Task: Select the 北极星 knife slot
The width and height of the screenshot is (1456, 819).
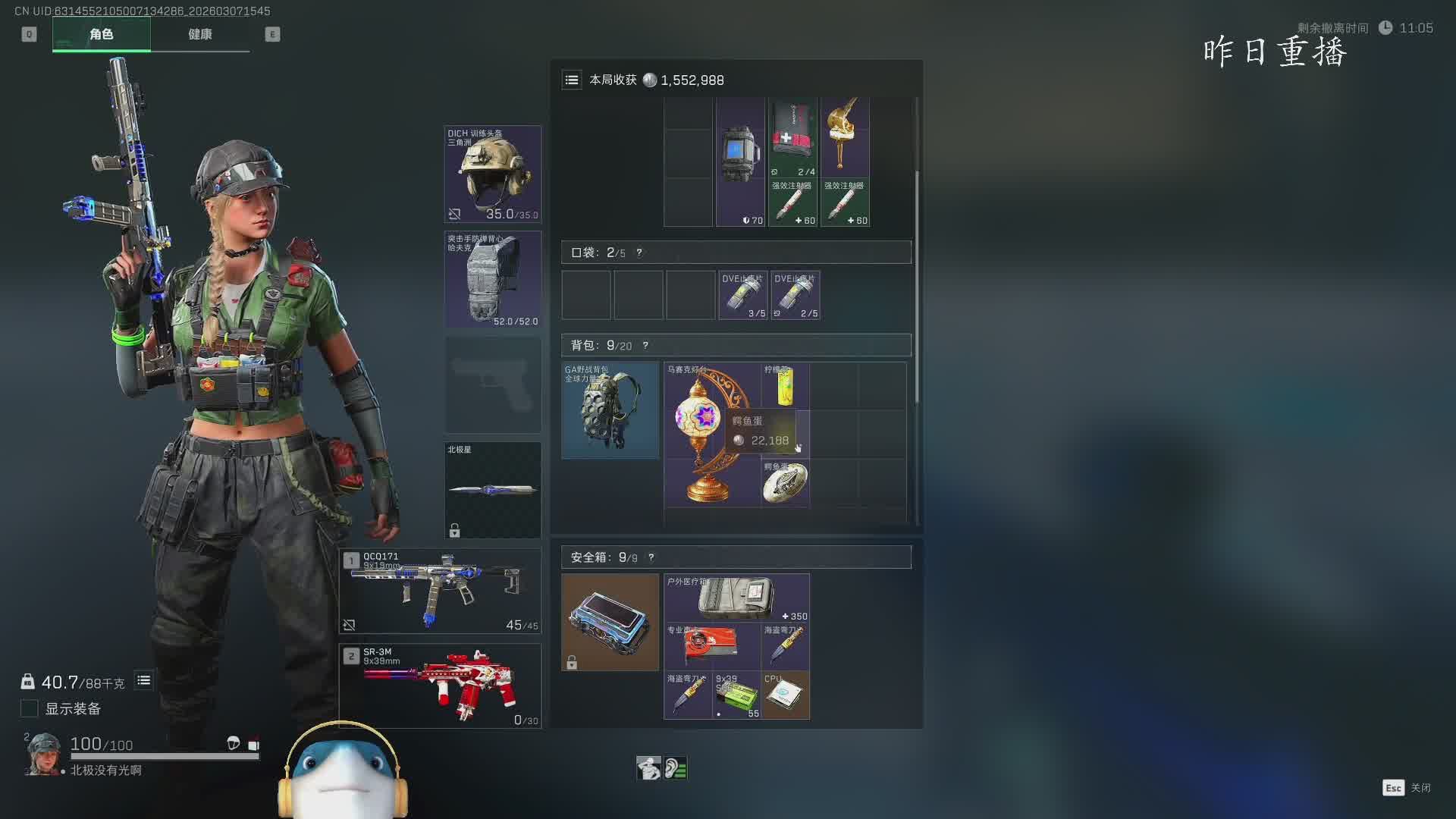Action: click(x=492, y=490)
